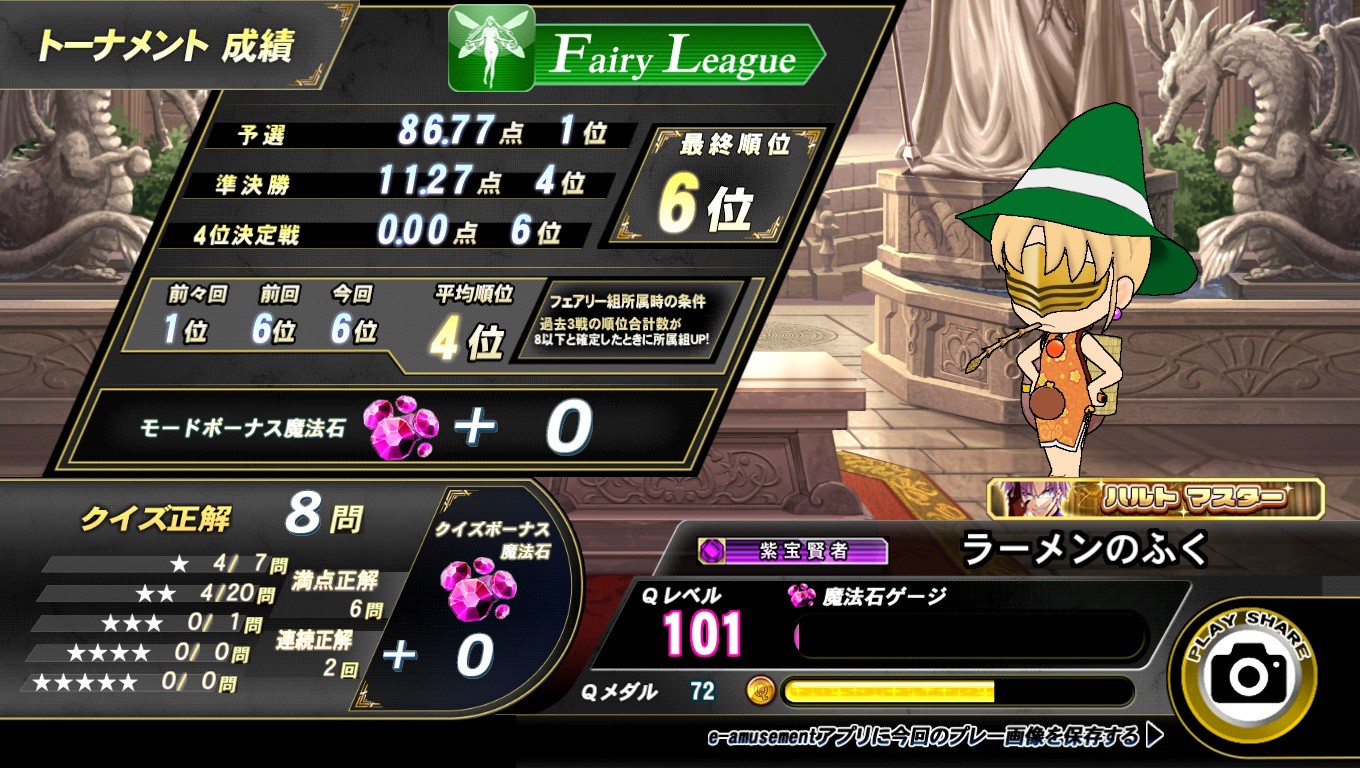Tap the PLAY SHARE camera button
This screenshot has width=1360, height=768.
click(1249, 673)
